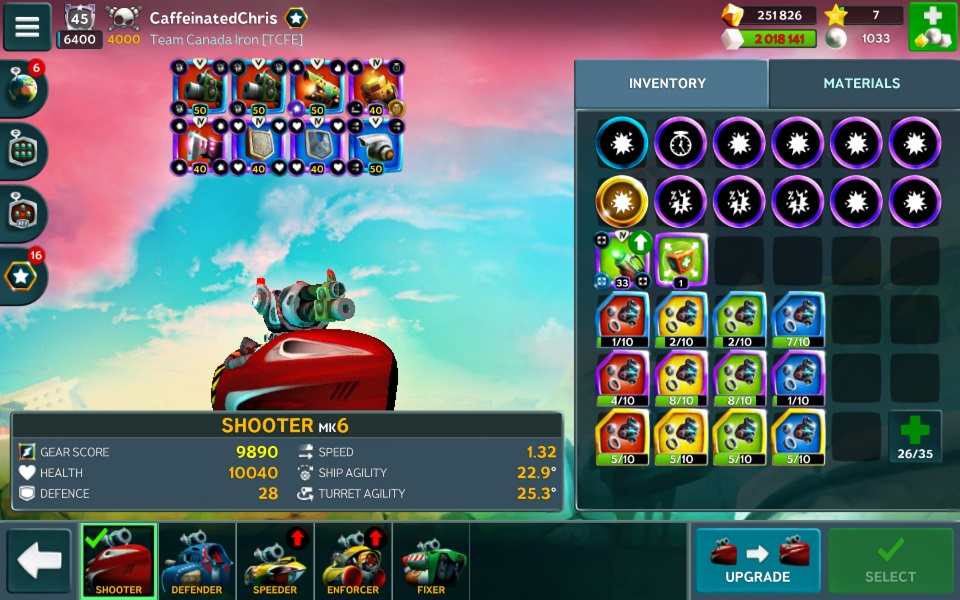This screenshot has width=960, height=600.
Task: Switch to the Materials tab
Action: pyautogui.click(x=861, y=84)
